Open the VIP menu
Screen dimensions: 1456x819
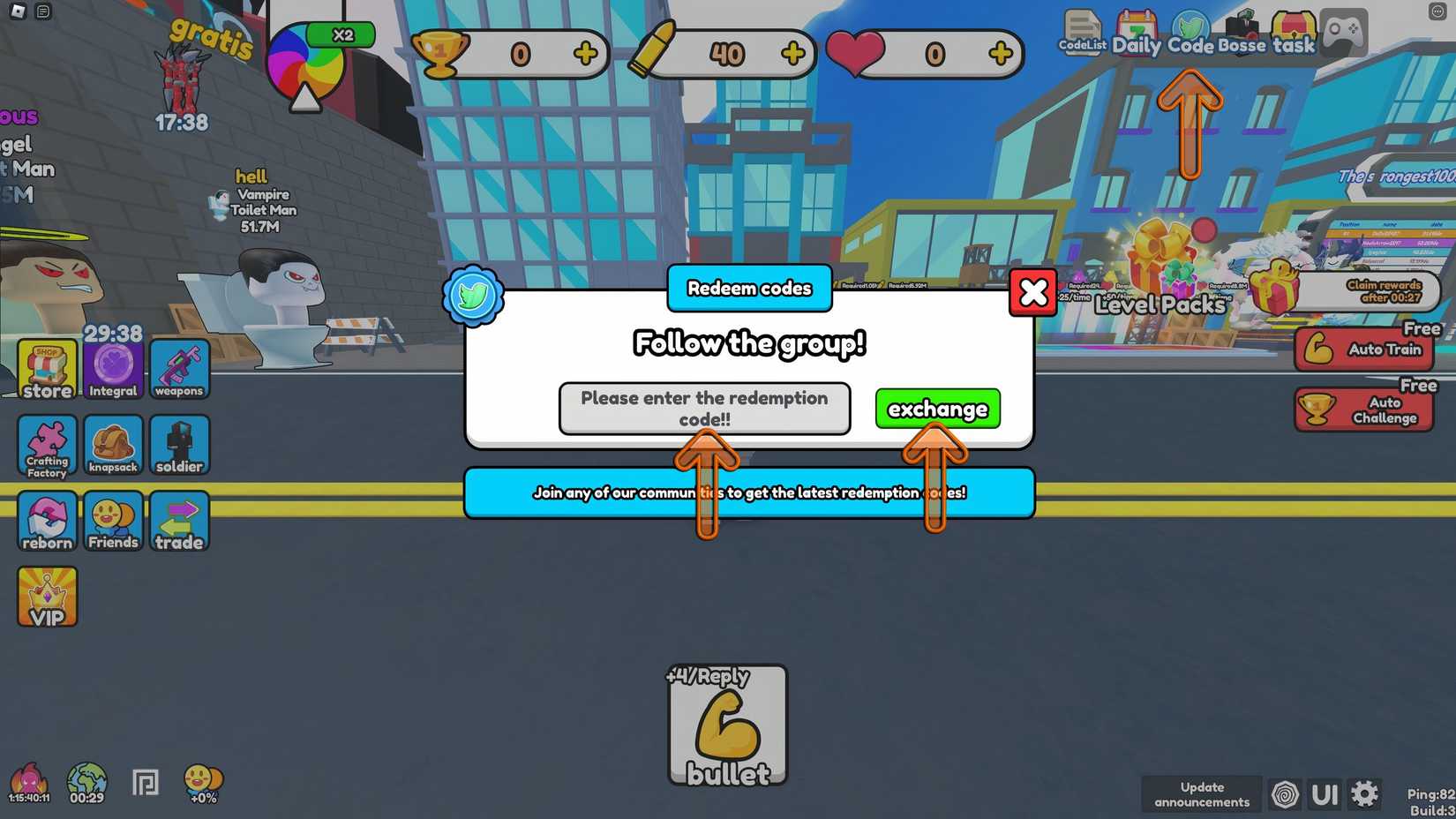pos(46,596)
